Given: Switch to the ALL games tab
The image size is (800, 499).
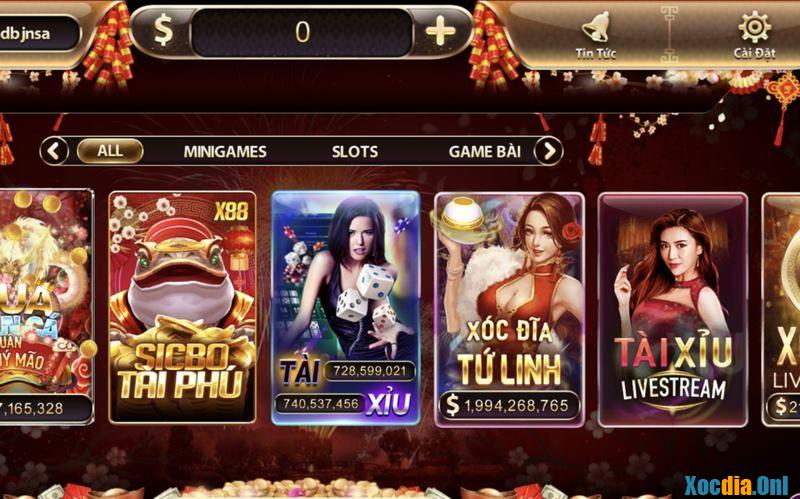Looking at the screenshot, I should (110, 151).
